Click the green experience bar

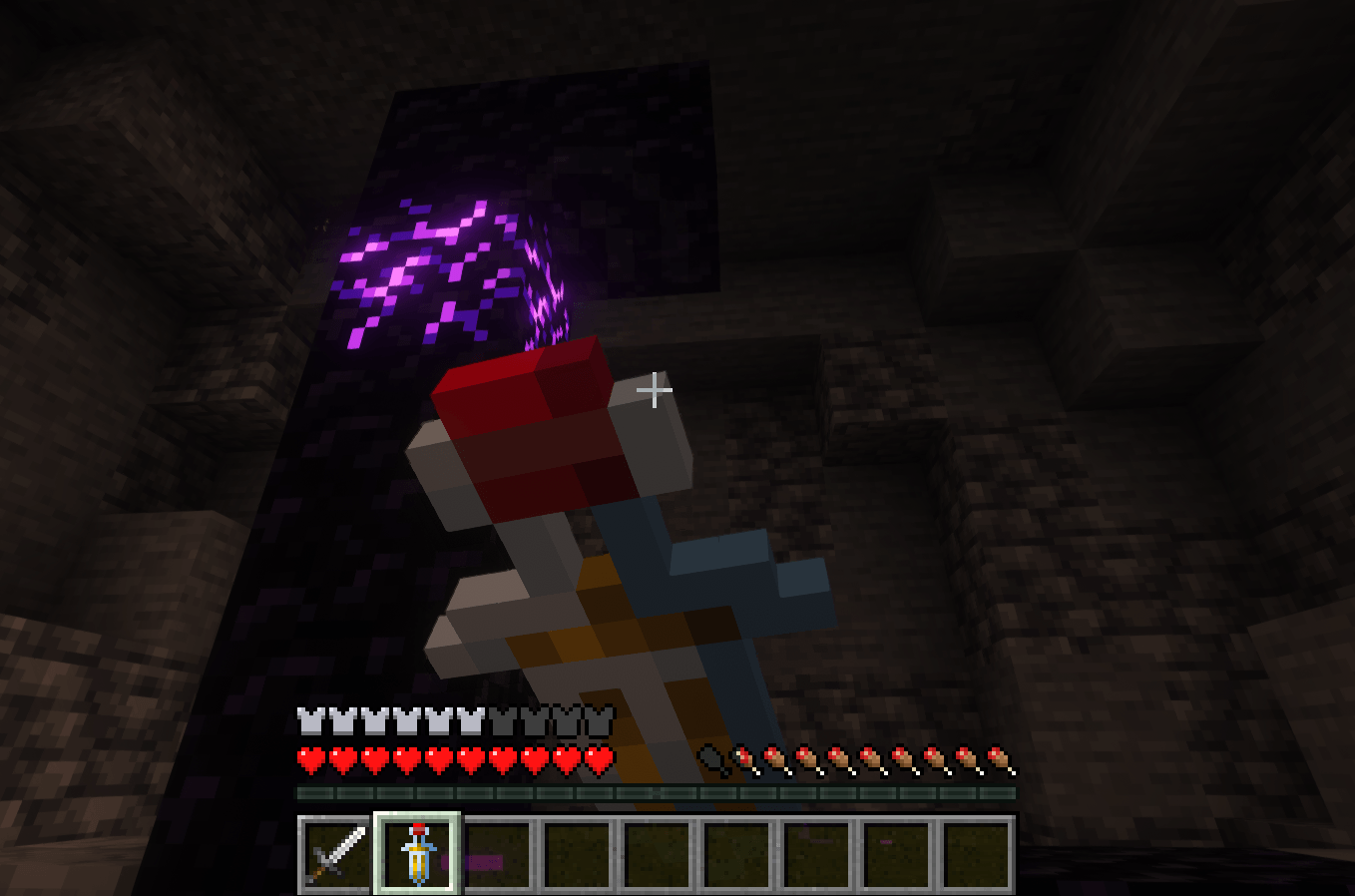(x=655, y=793)
